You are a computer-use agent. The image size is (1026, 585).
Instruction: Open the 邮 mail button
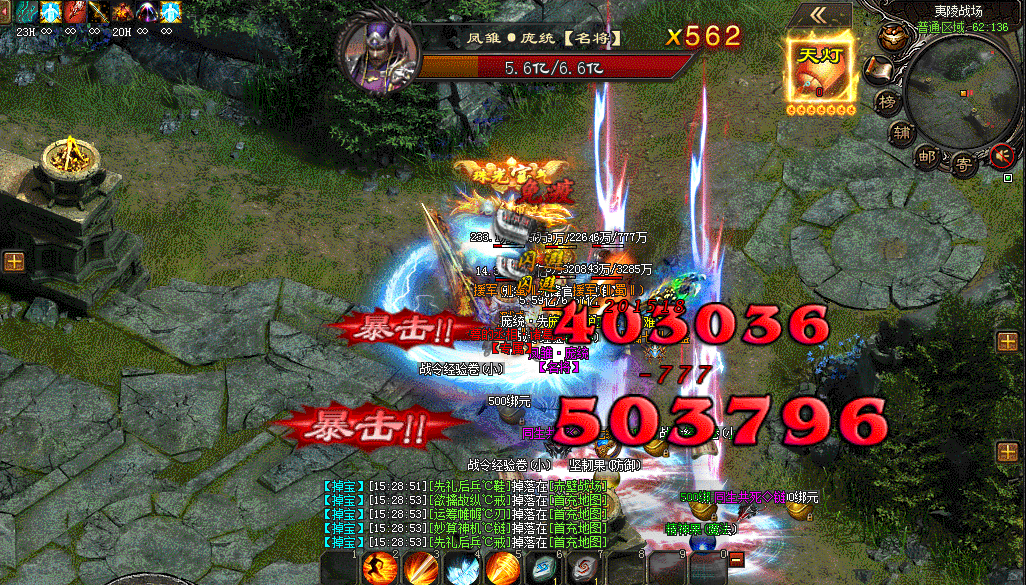click(928, 155)
